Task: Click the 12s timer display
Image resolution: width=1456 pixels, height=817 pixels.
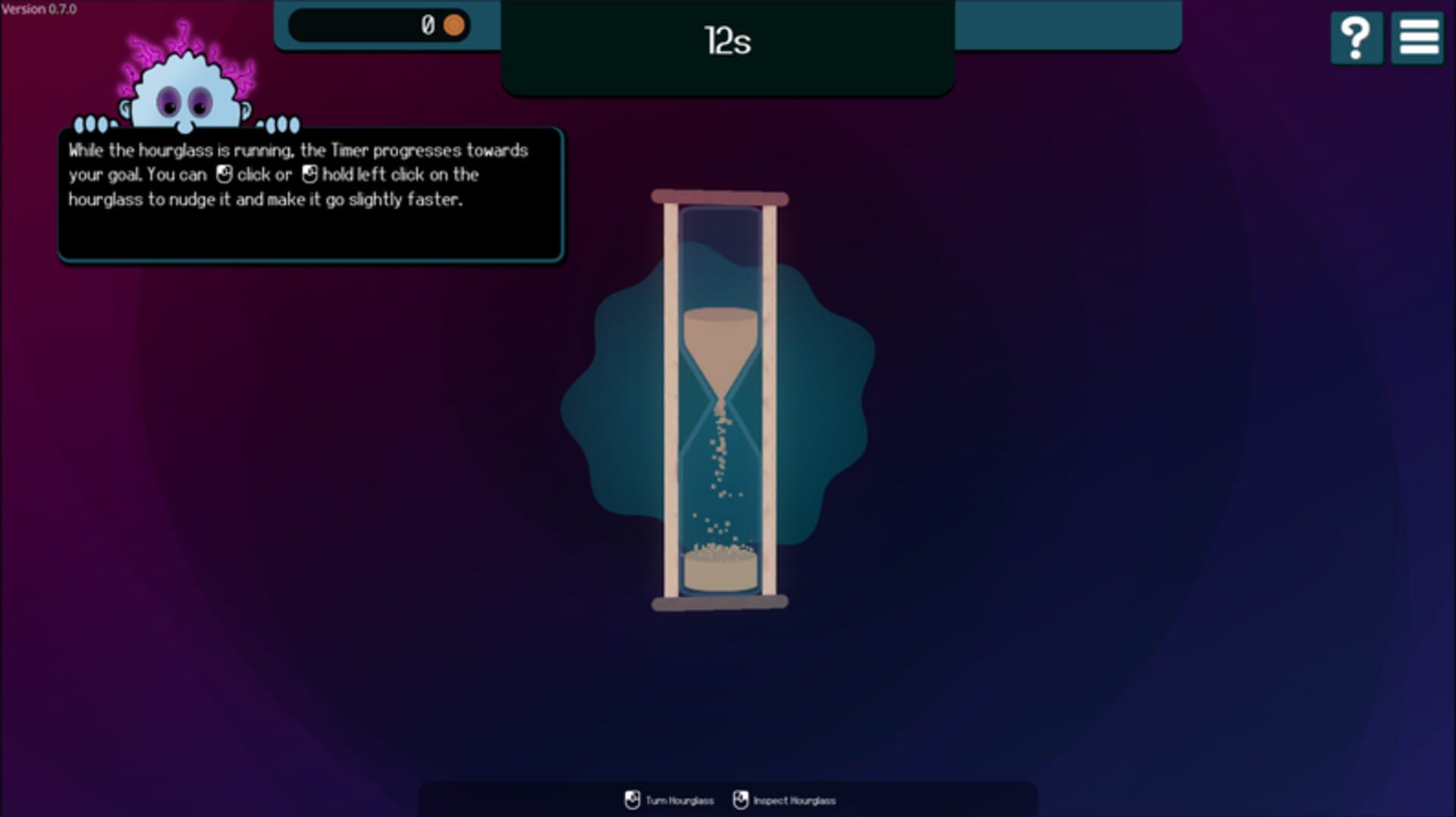Action: [726, 42]
